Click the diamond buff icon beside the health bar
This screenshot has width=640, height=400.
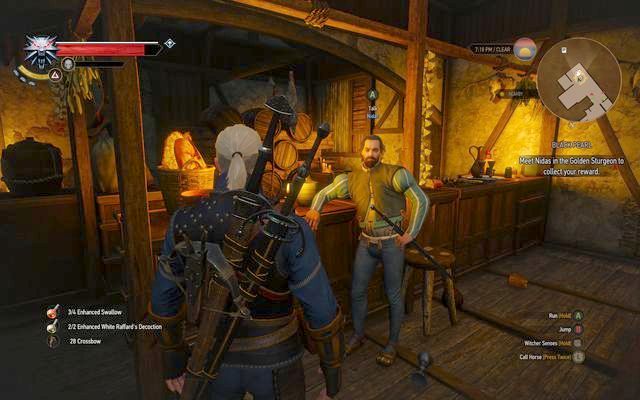tap(170, 44)
